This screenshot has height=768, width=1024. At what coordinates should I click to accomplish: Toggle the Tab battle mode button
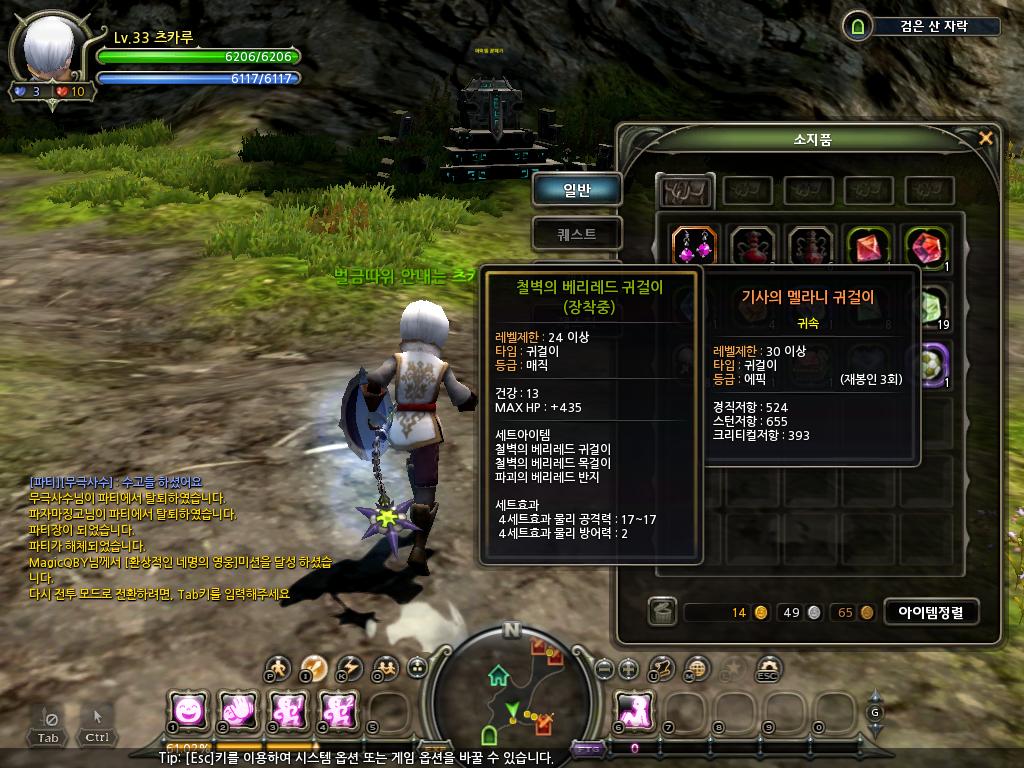(x=48, y=723)
